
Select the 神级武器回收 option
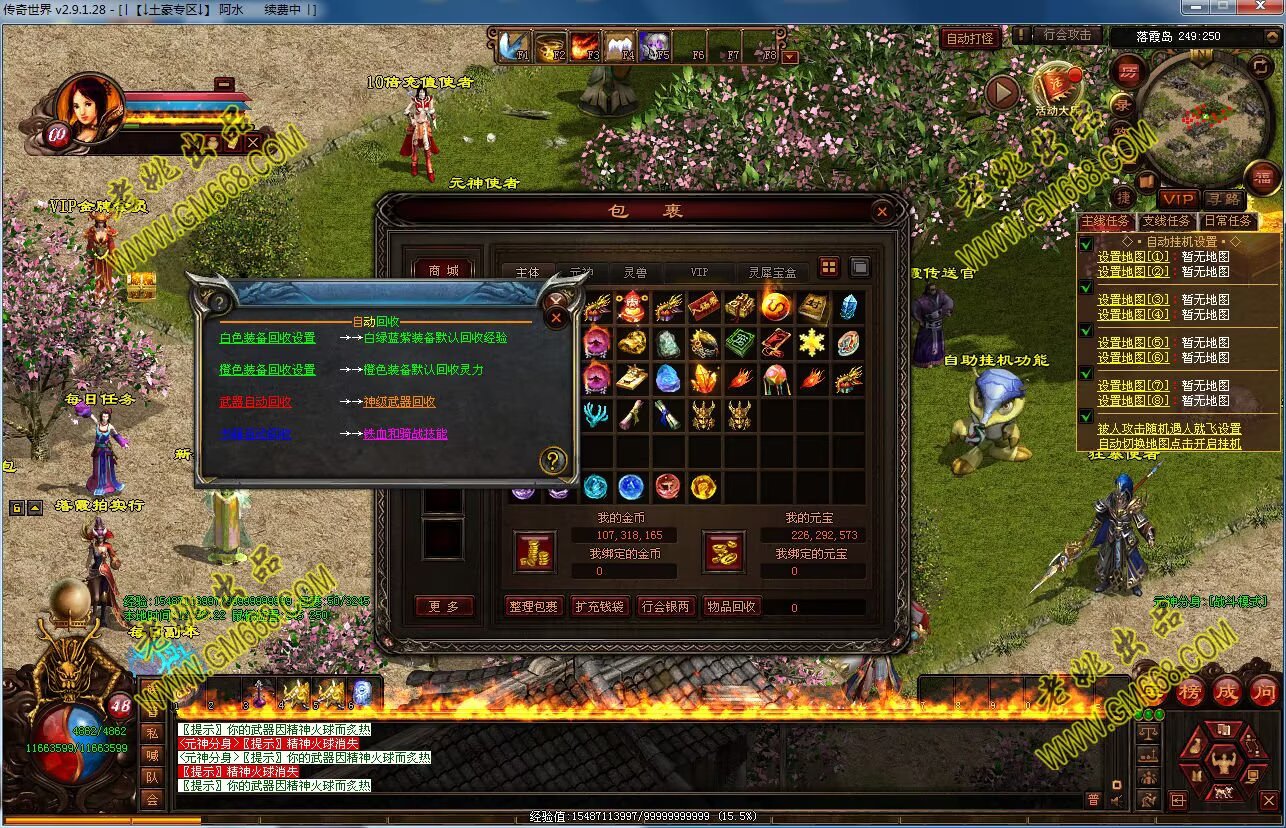pyautogui.click(x=399, y=402)
